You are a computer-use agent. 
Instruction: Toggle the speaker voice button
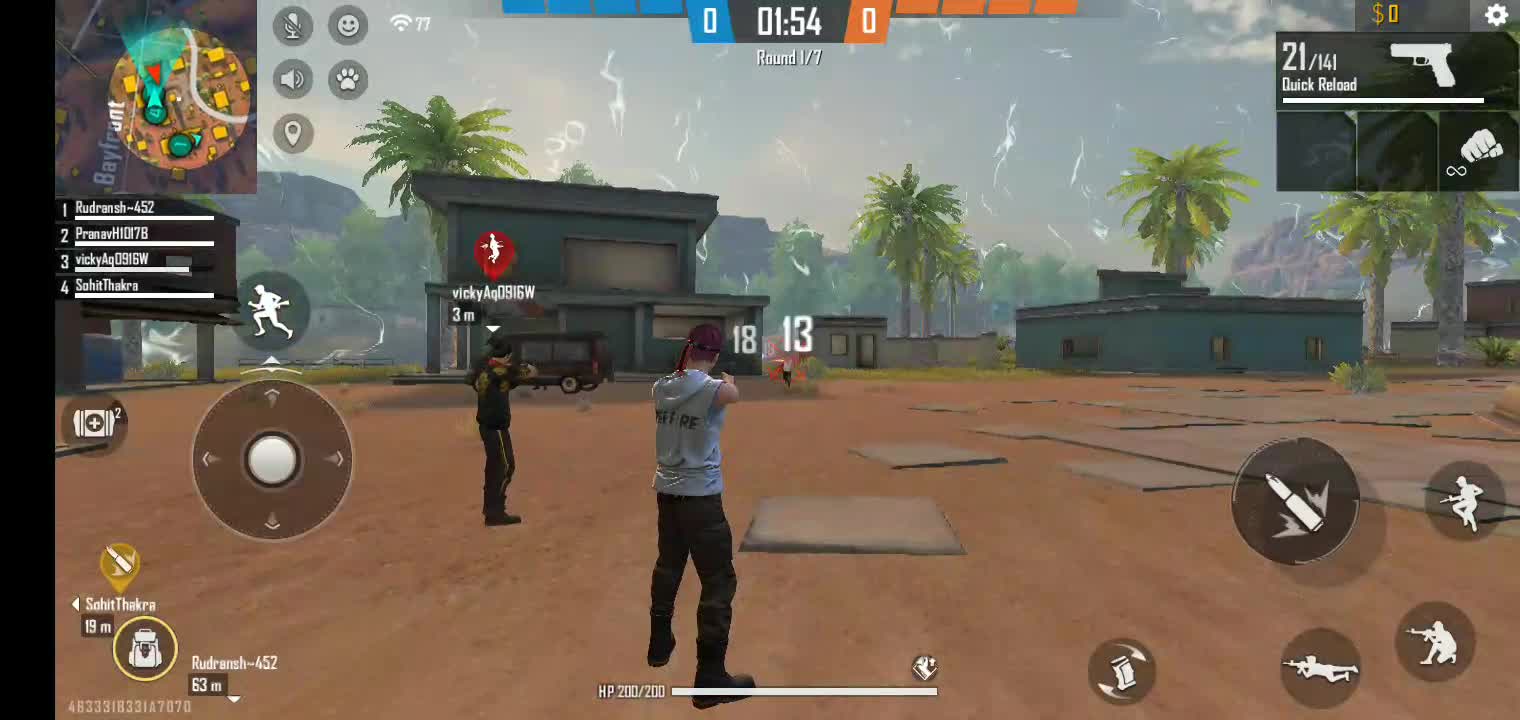tap(293, 79)
